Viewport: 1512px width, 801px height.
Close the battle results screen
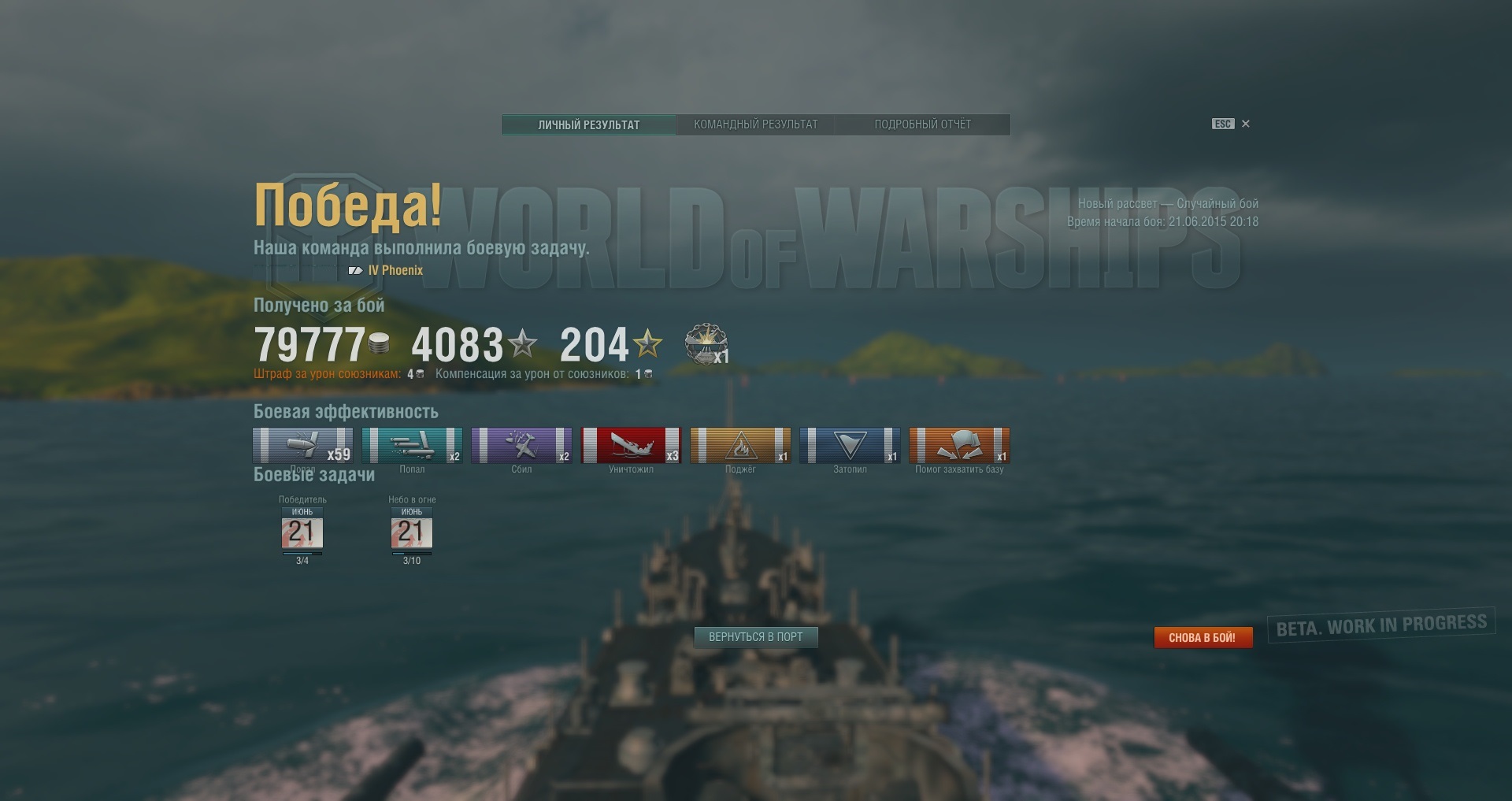pos(1246,124)
